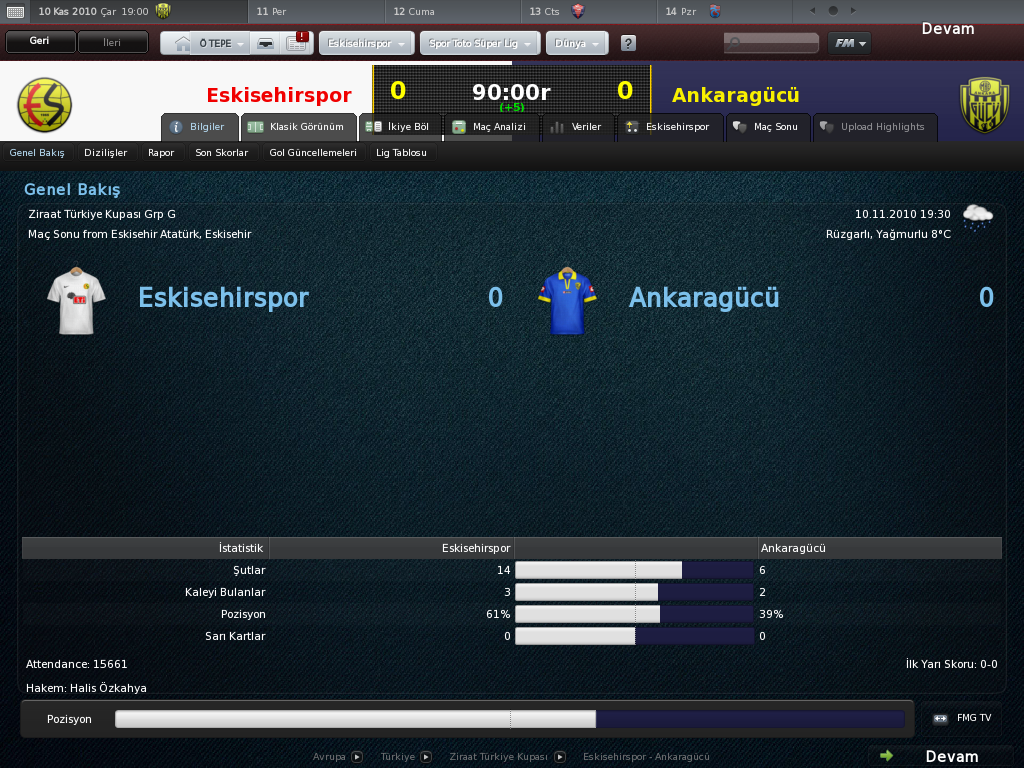Go back with the Geri button

[x=40, y=42]
